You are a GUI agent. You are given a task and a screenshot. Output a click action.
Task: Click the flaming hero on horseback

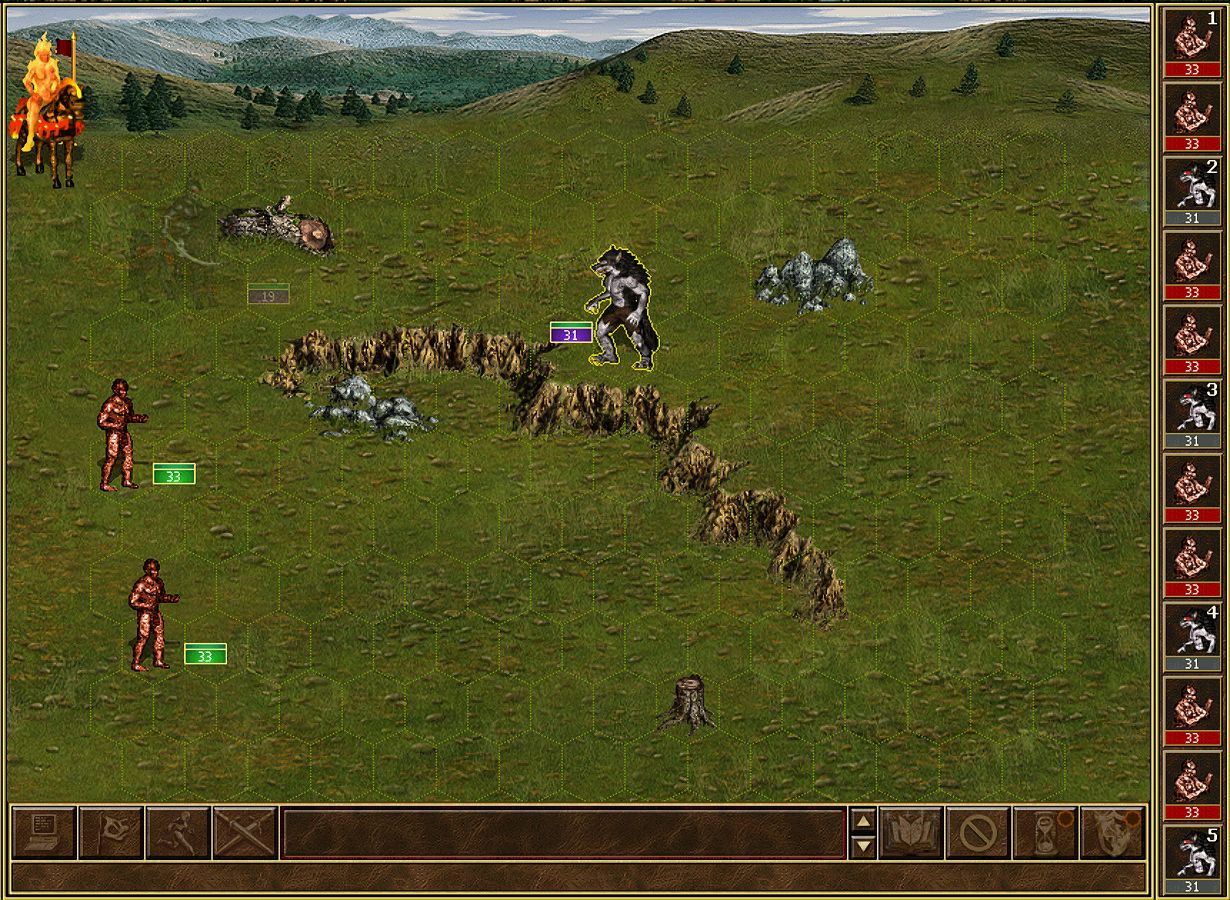(46, 108)
